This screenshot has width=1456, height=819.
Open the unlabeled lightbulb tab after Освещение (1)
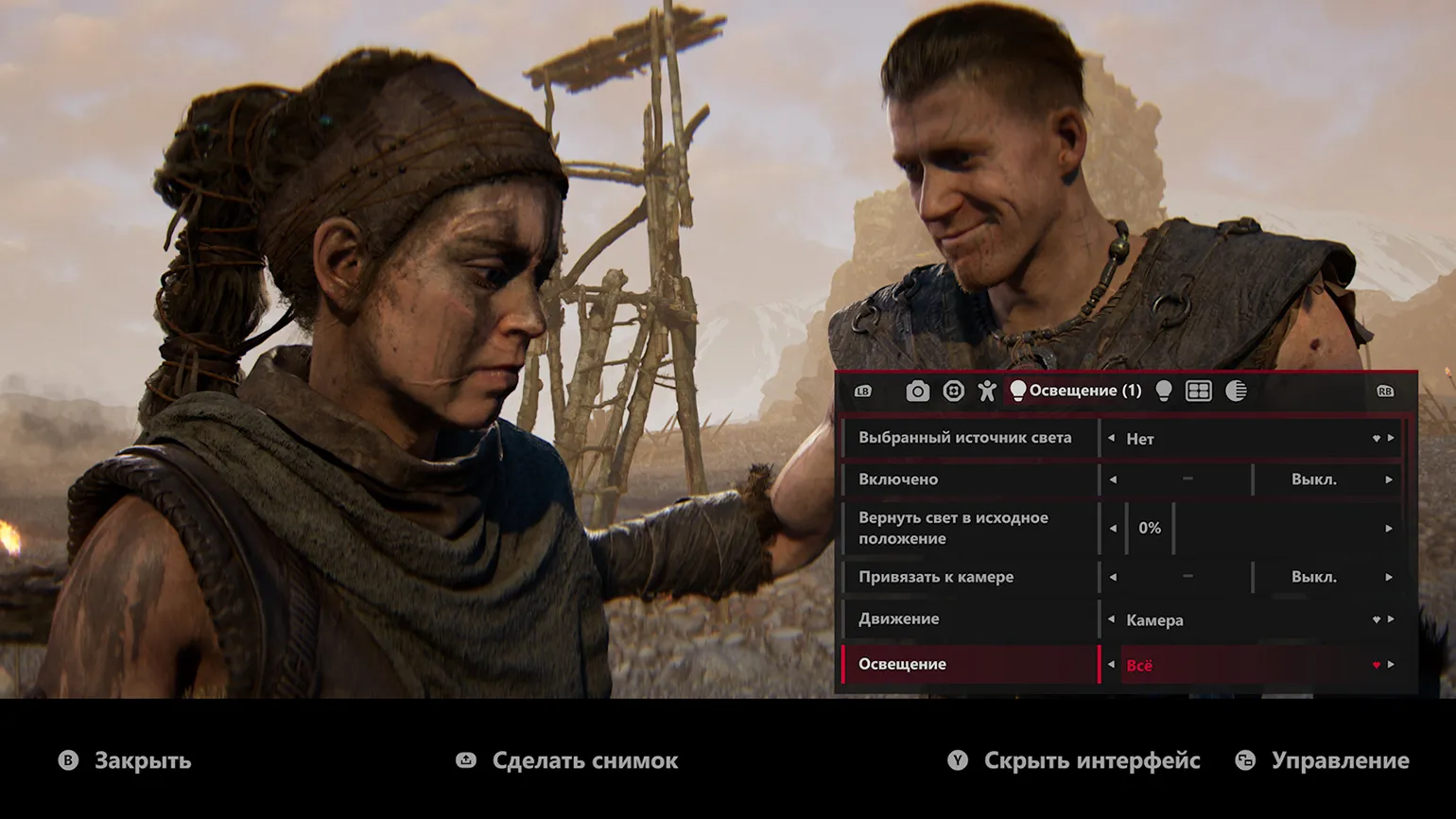point(1164,392)
